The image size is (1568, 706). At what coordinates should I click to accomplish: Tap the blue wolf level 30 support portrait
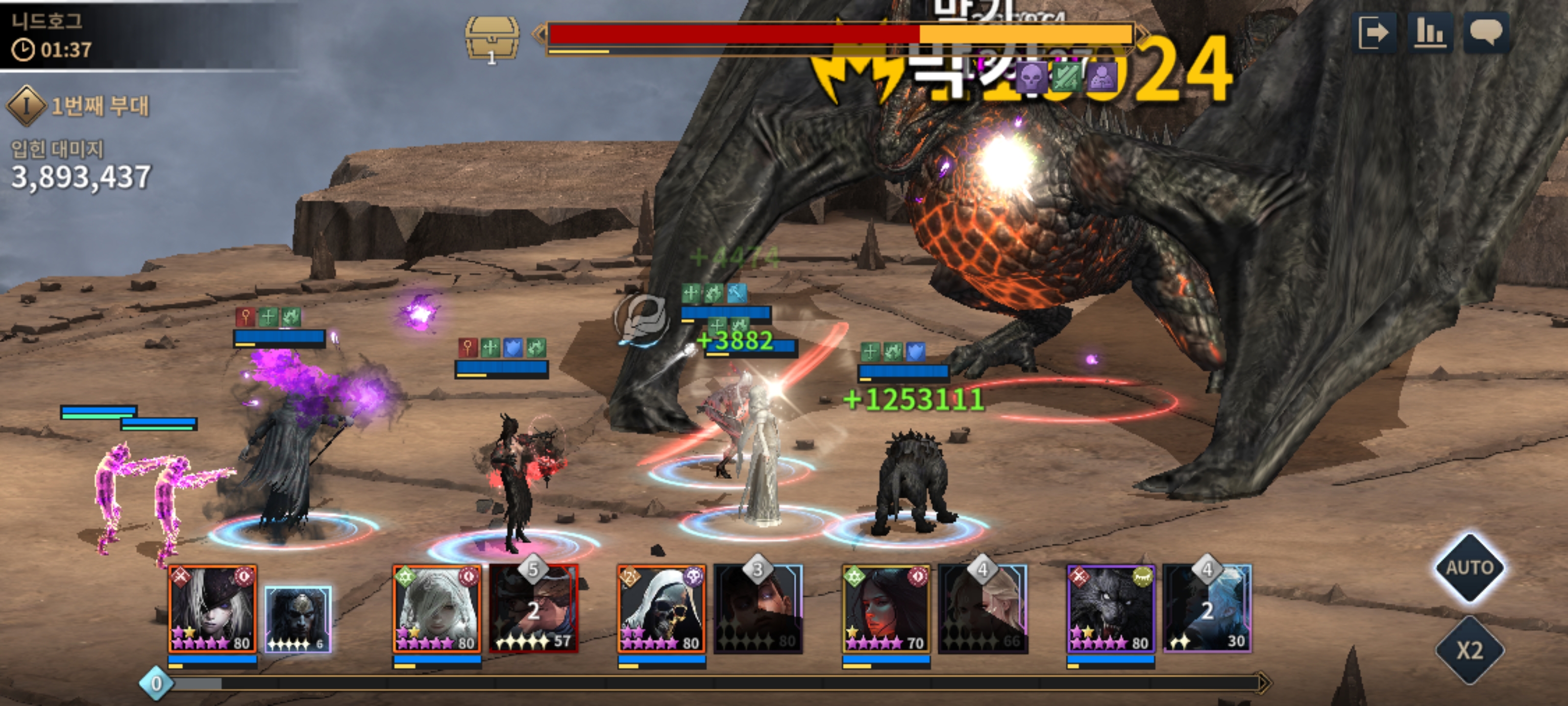pos(1208,608)
